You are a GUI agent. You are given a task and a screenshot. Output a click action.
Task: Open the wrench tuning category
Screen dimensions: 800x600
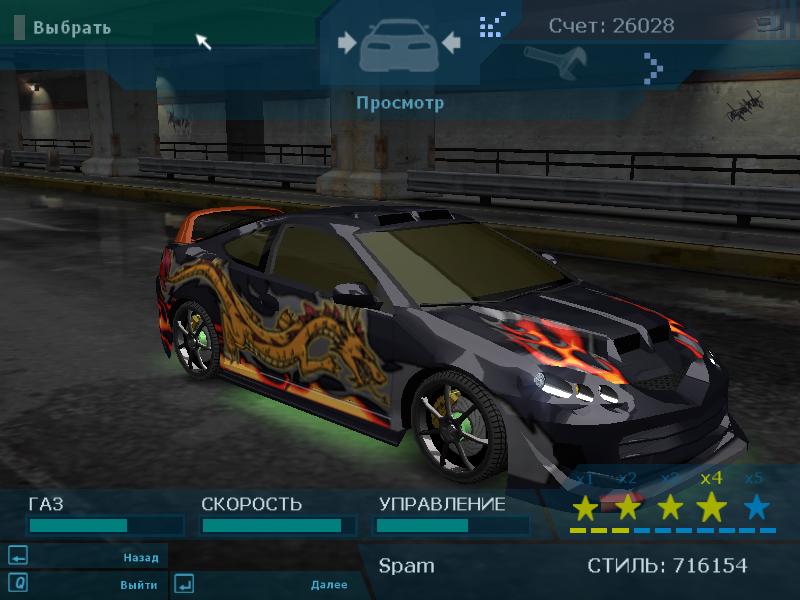click(x=548, y=61)
